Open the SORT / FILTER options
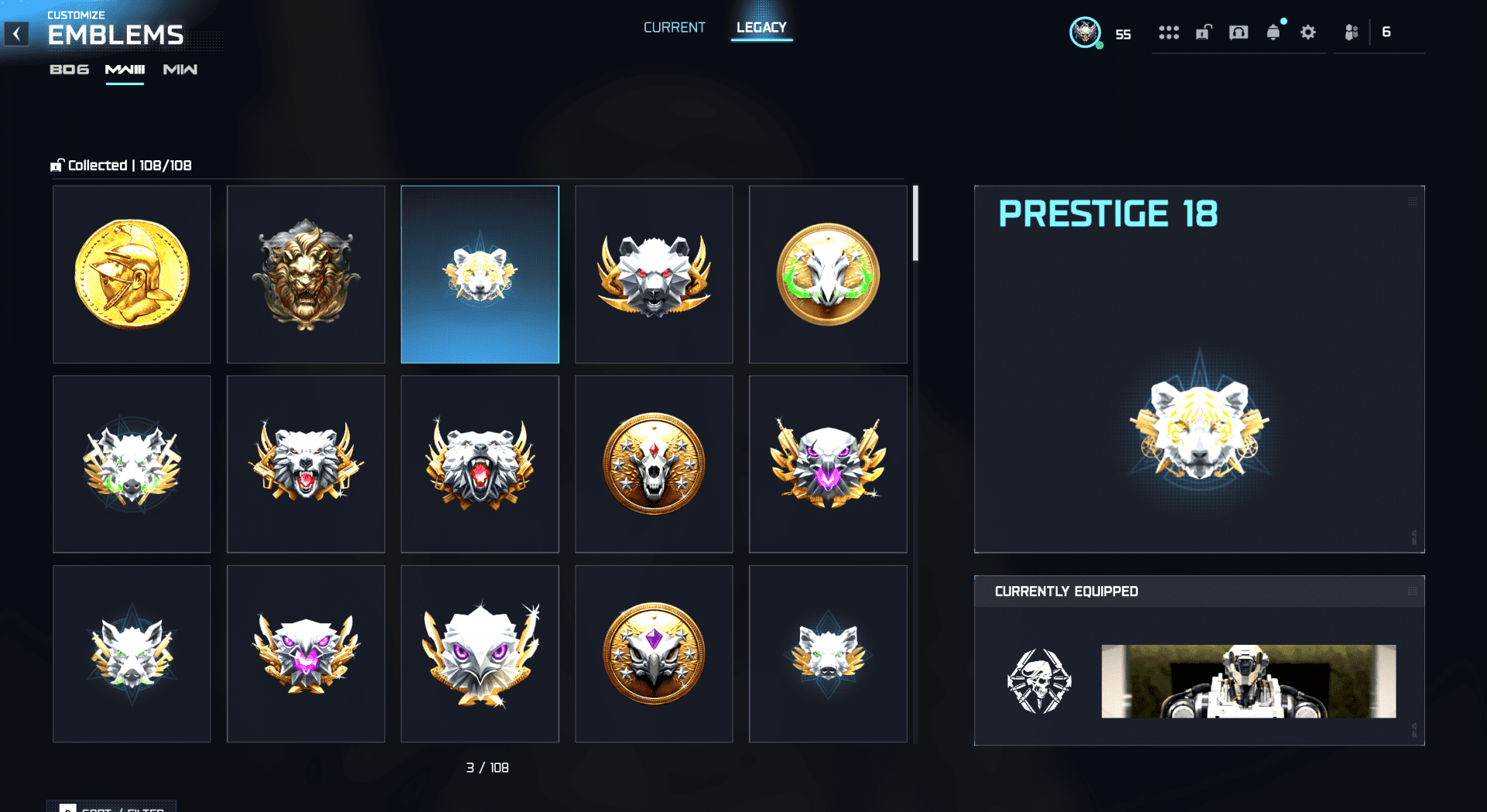This screenshot has width=1487, height=812. (x=111, y=807)
